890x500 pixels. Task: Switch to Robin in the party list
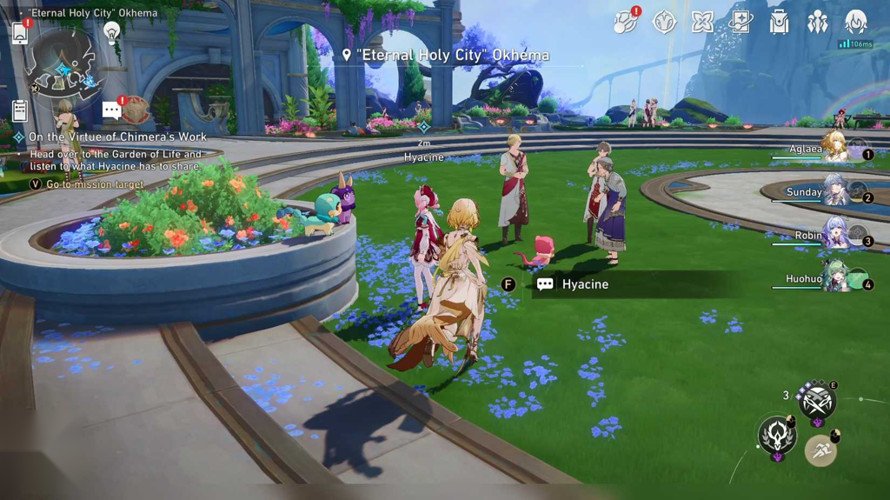click(835, 232)
